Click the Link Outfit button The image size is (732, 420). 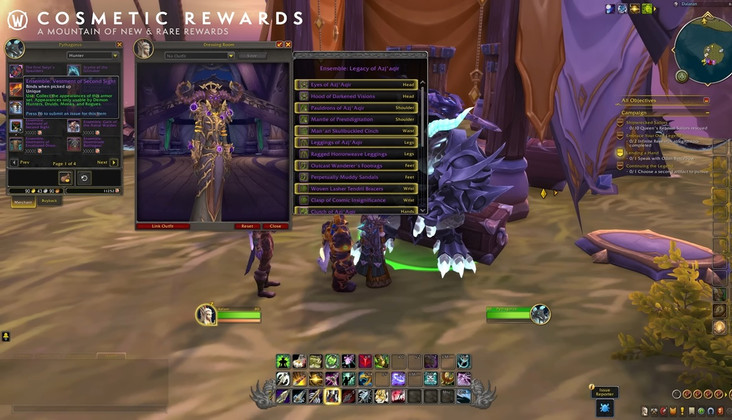click(x=162, y=226)
